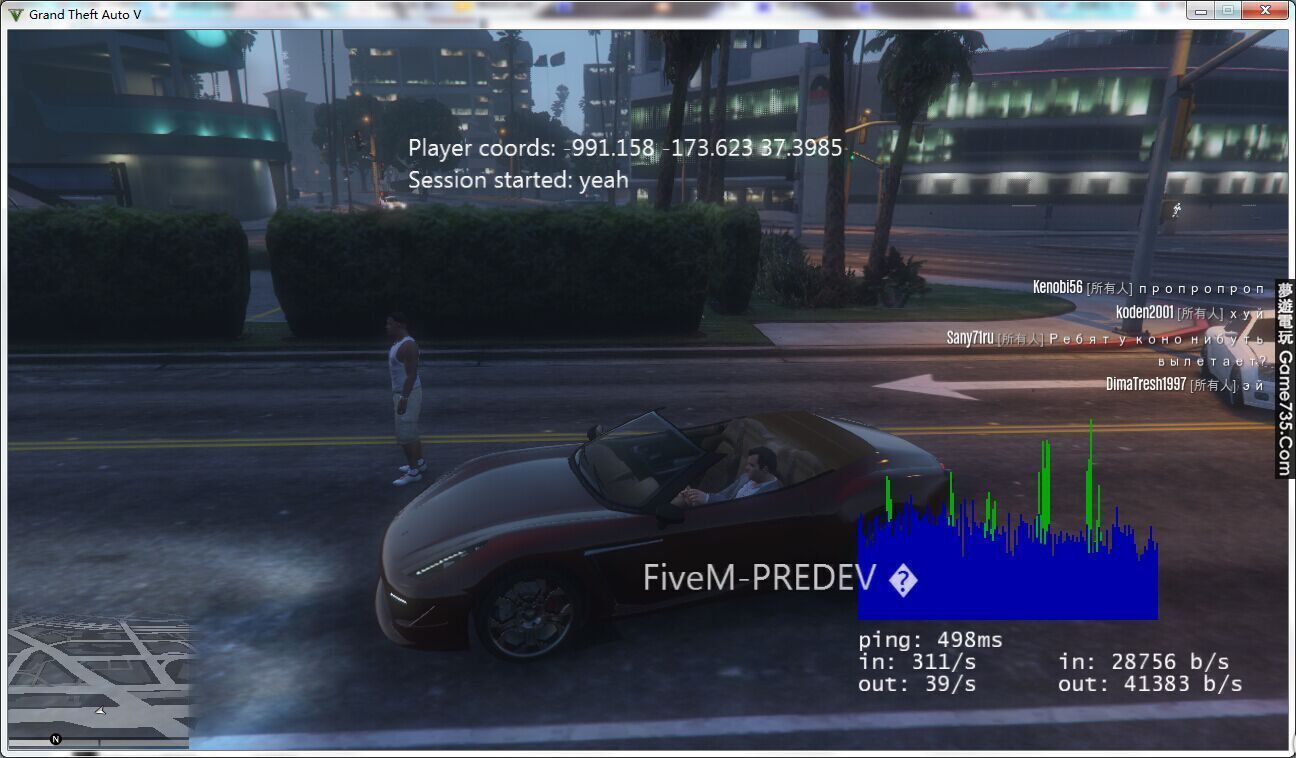The height and width of the screenshot is (758, 1296).
Task: Click the minimap radar
Action: click(98, 680)
